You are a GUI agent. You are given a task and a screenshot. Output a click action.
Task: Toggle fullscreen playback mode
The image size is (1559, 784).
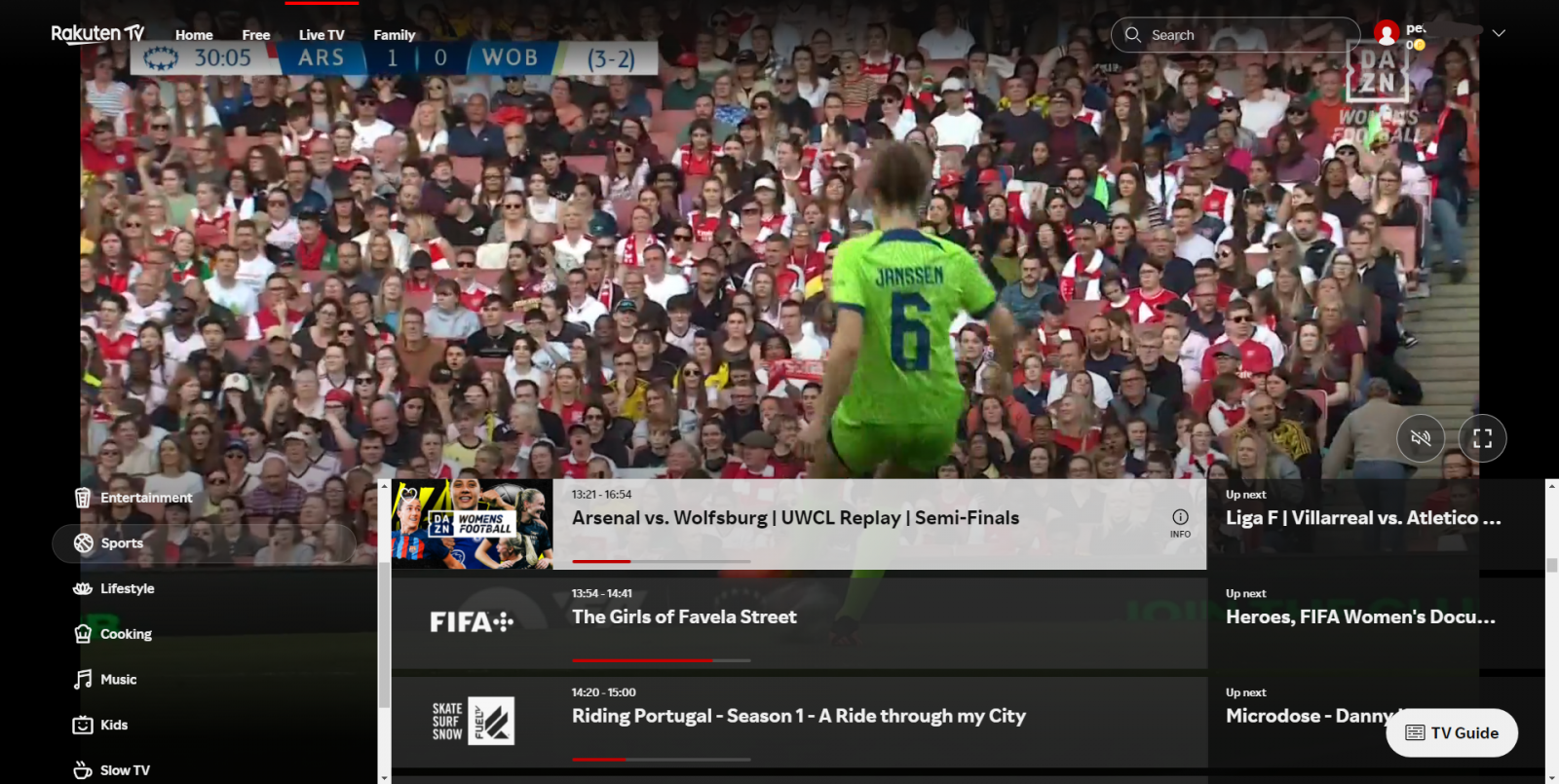[1483, 438]
